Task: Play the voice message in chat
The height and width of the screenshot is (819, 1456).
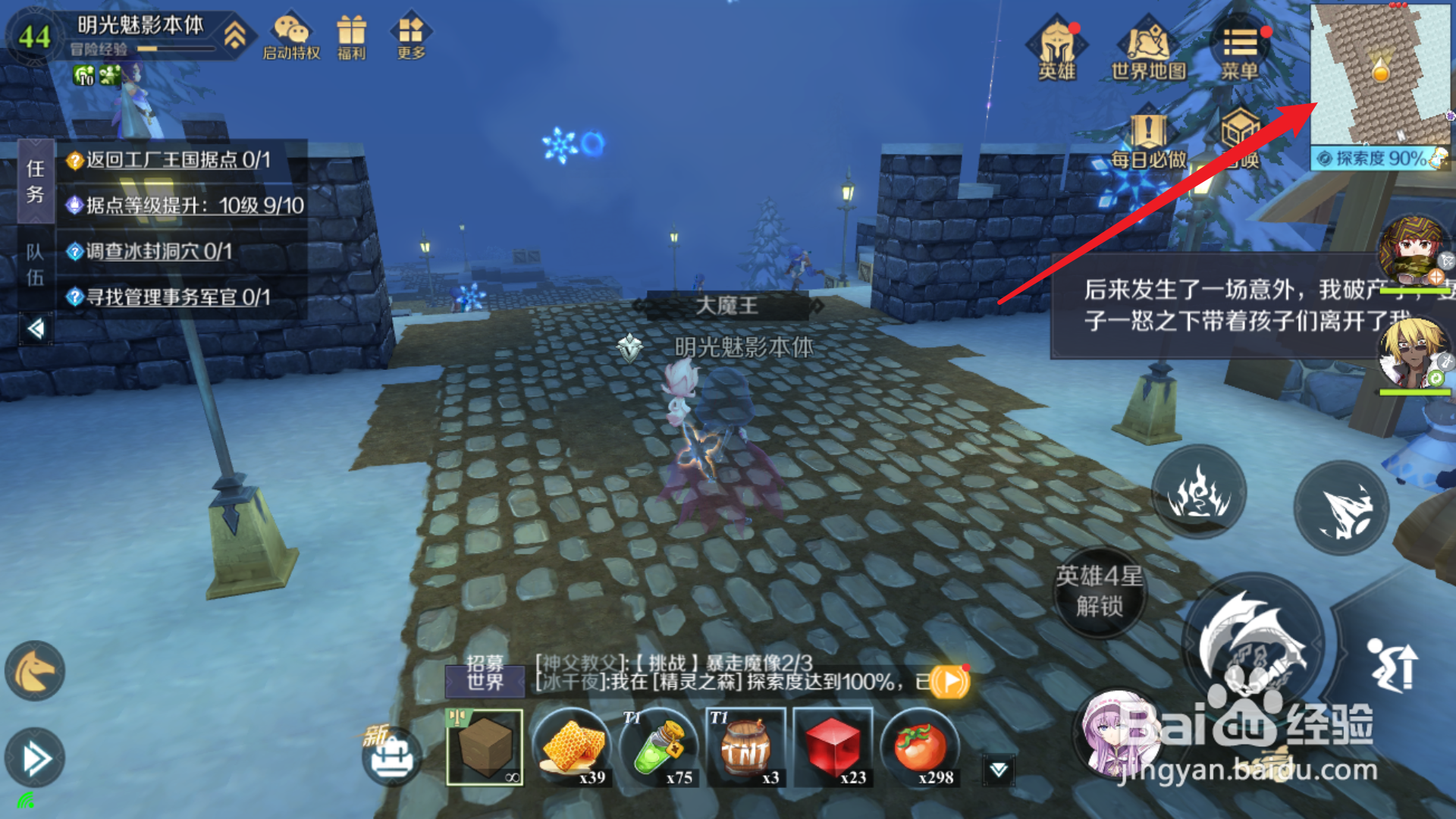Action: pos(950,681)
